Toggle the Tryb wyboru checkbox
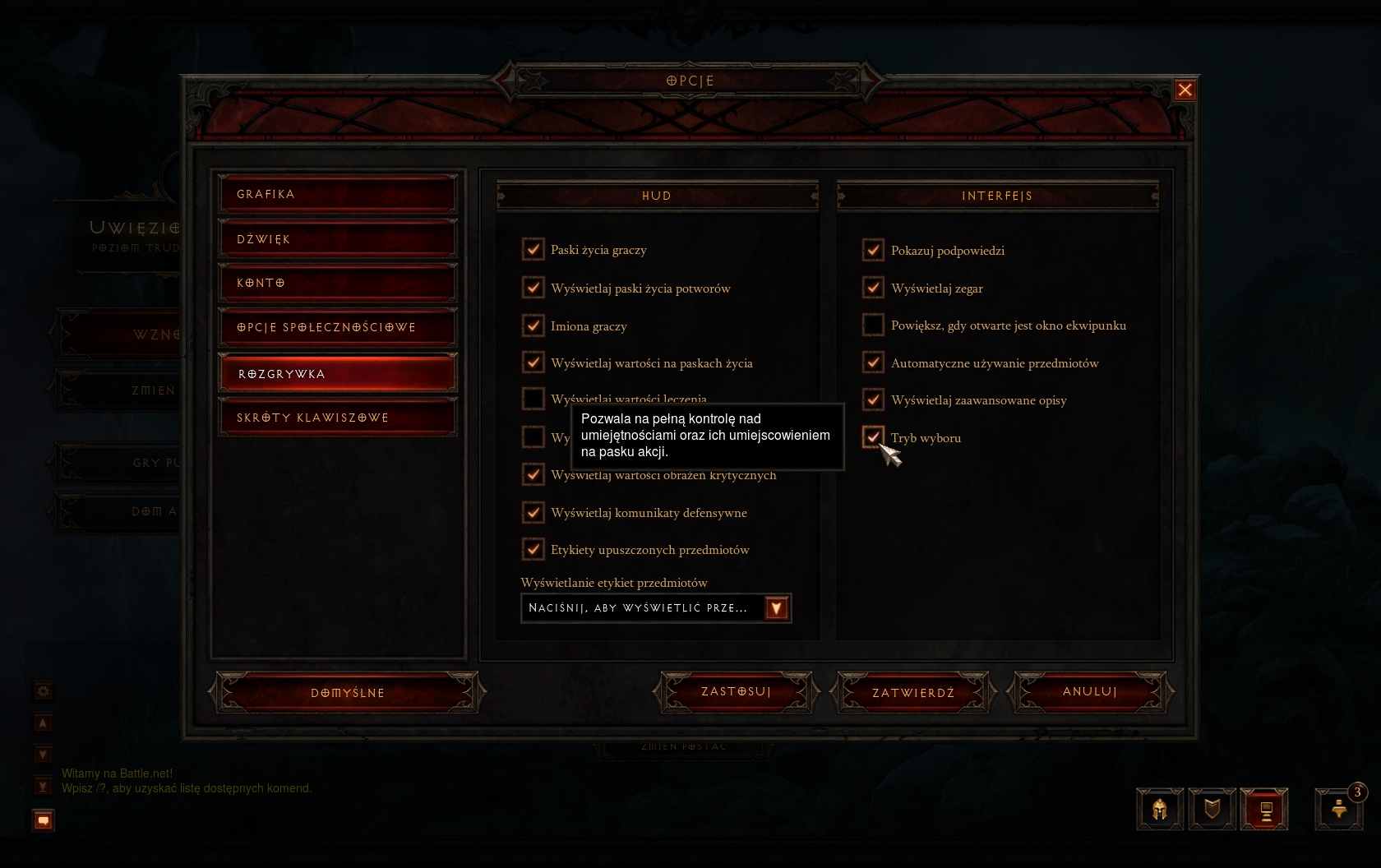The width and height of the screenshot is (1381, 868). point(873,437)
